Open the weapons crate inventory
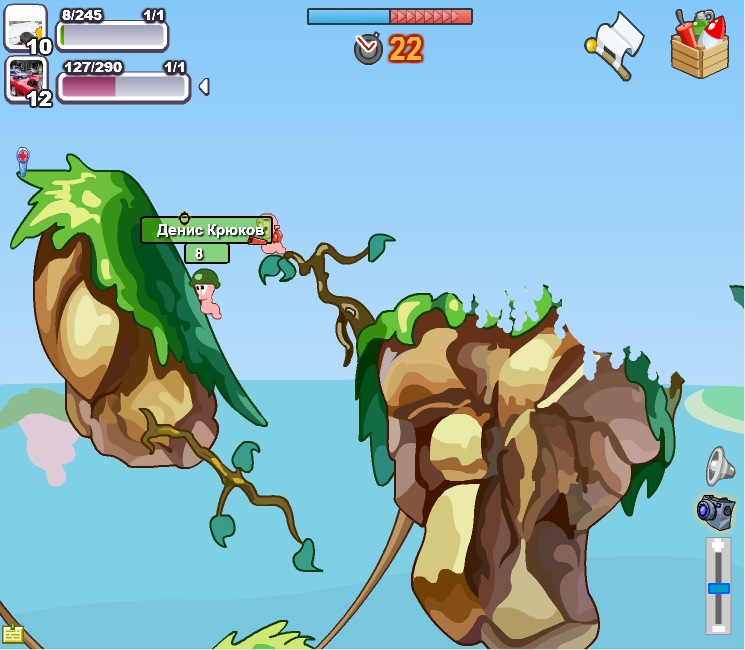The image size is (745, 650). 700,45
